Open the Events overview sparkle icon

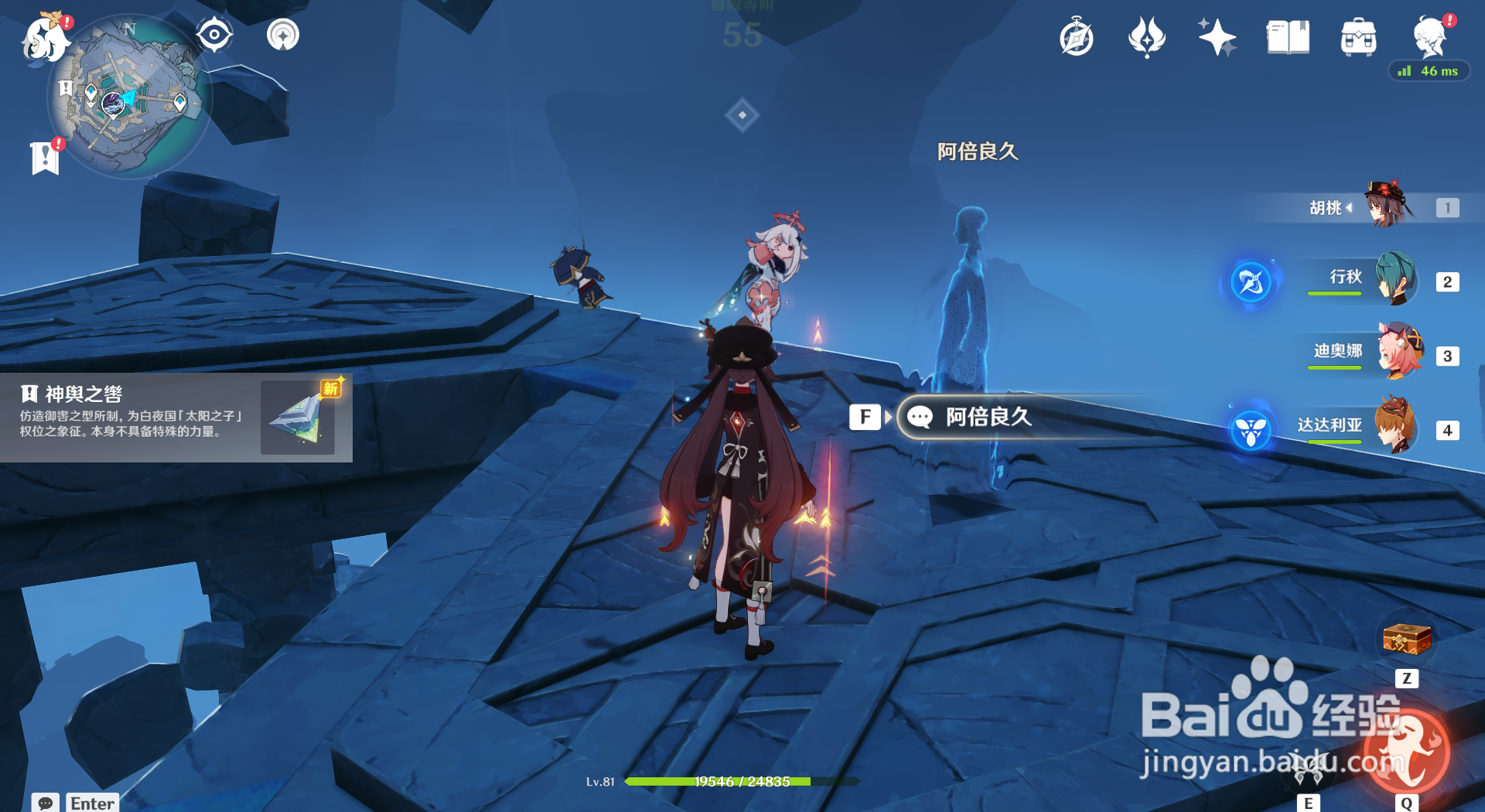pos(1216,36)
